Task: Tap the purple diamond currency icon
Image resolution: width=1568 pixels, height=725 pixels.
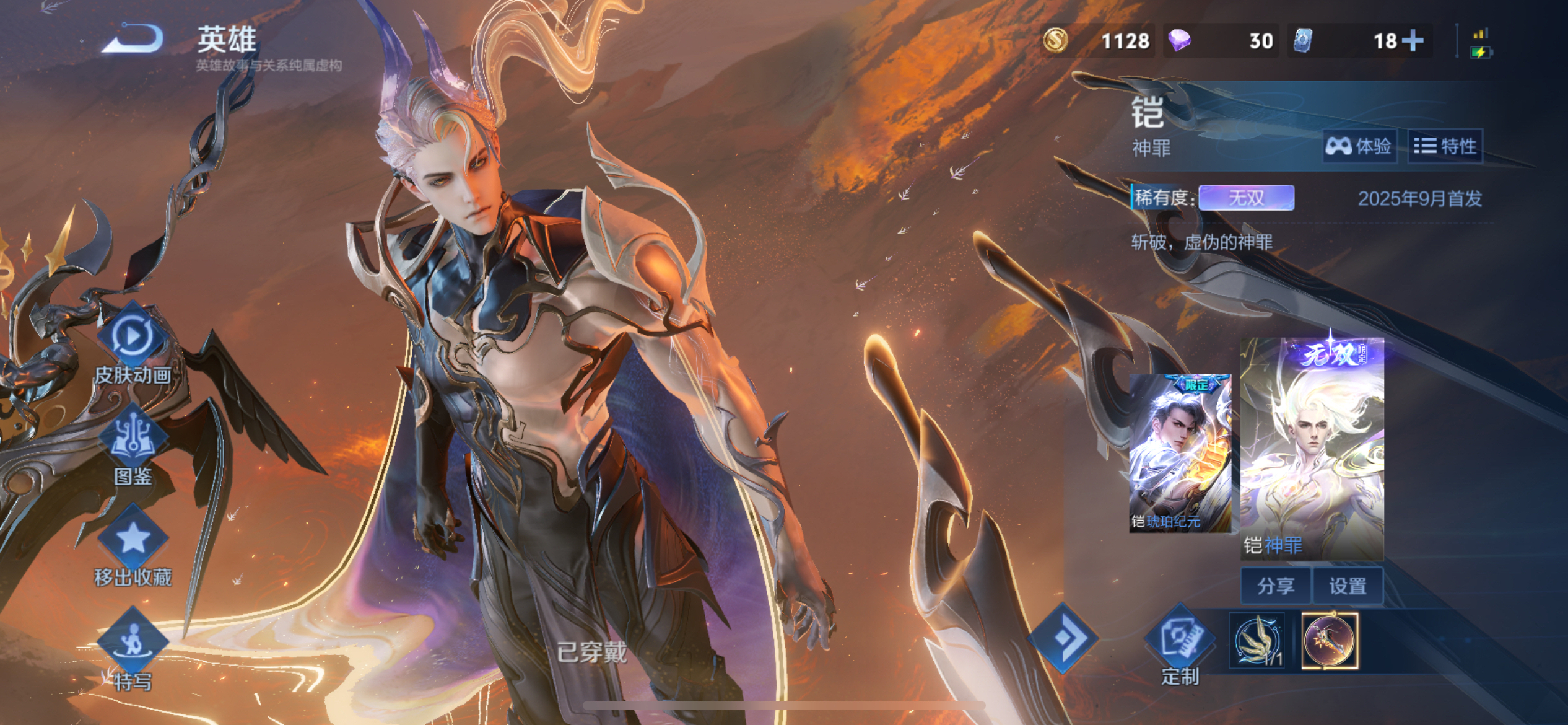Action: [1180, 41]
